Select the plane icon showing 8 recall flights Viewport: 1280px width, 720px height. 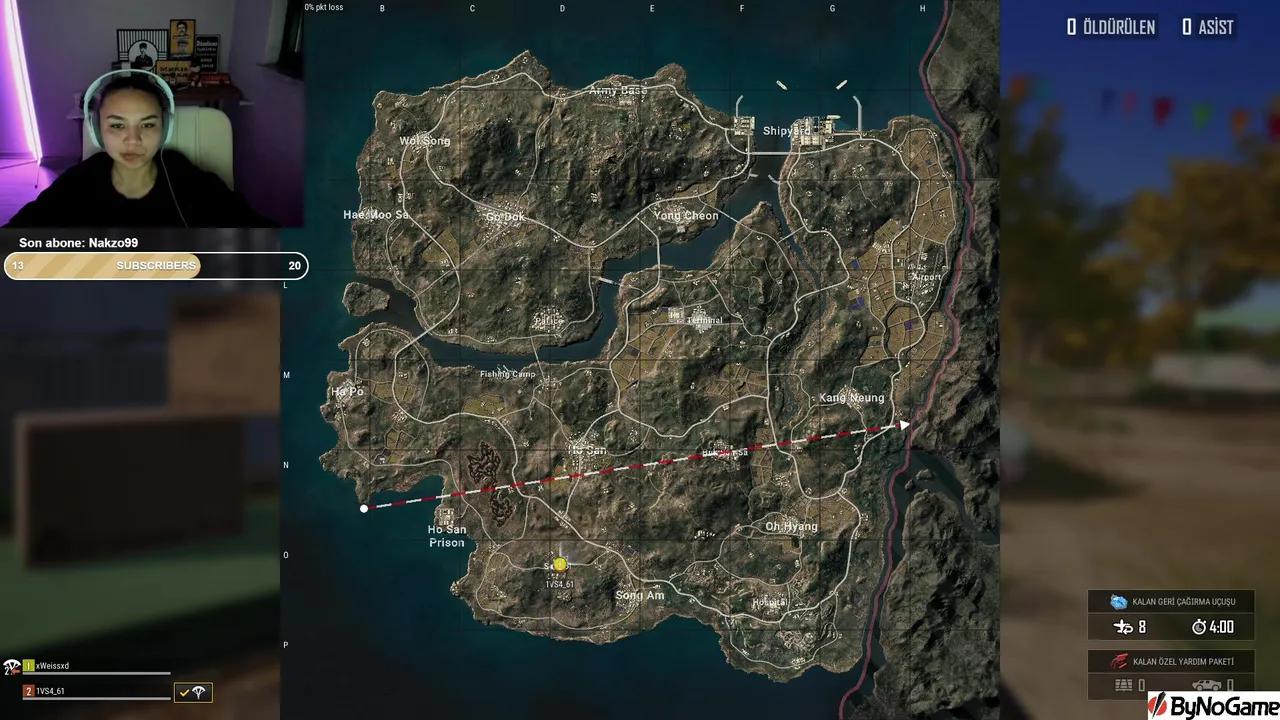1123,627
